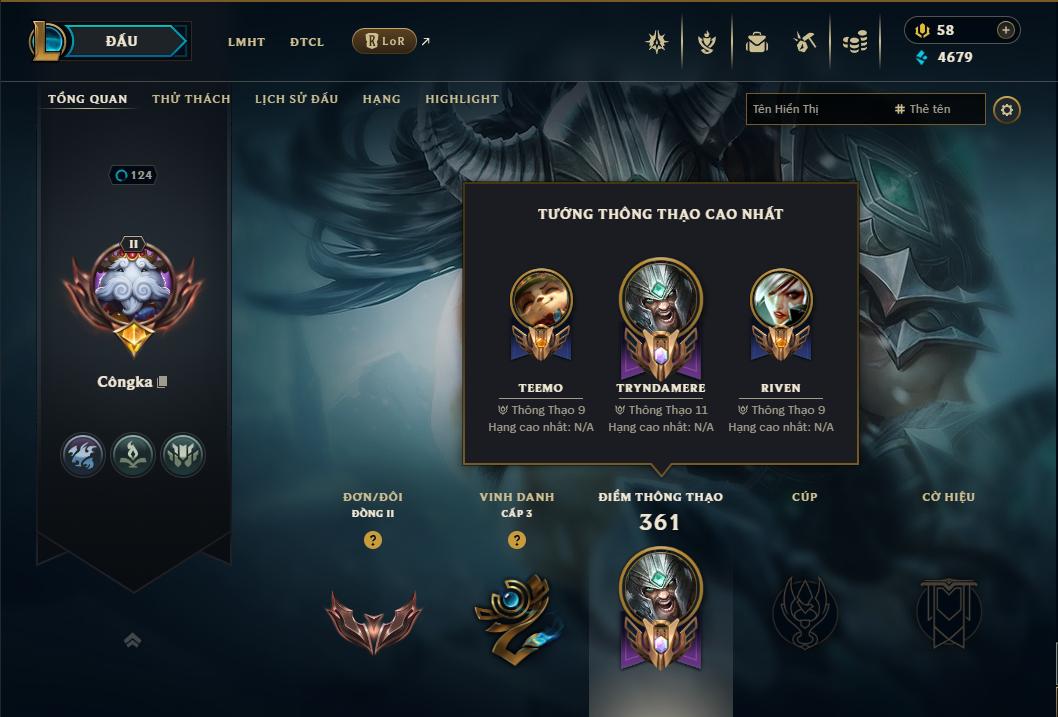Expand the banner's double-arrow chevron

[132, 640]
